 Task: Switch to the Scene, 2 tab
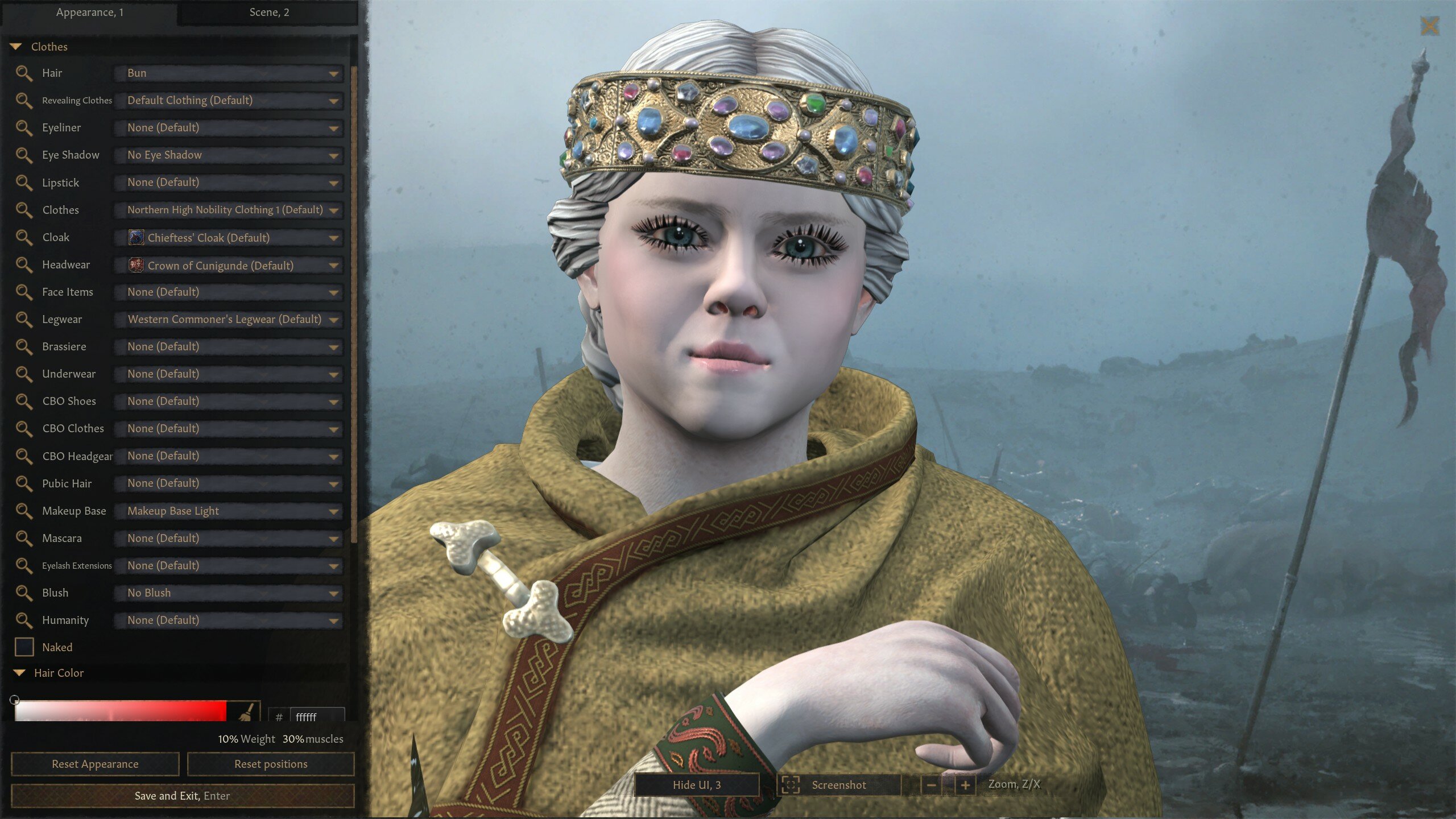coord(267,13)
